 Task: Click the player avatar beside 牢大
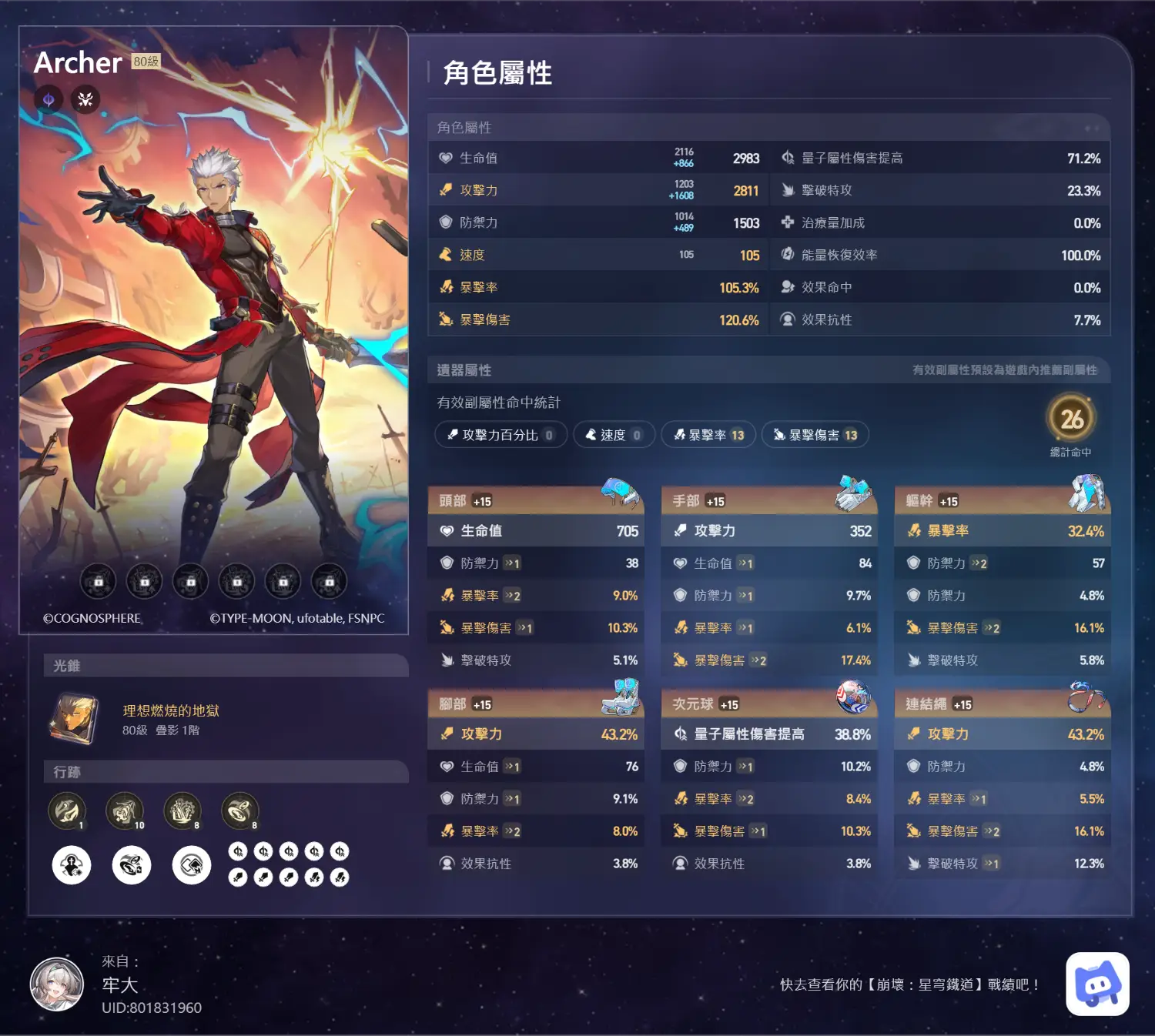(57, 984)
